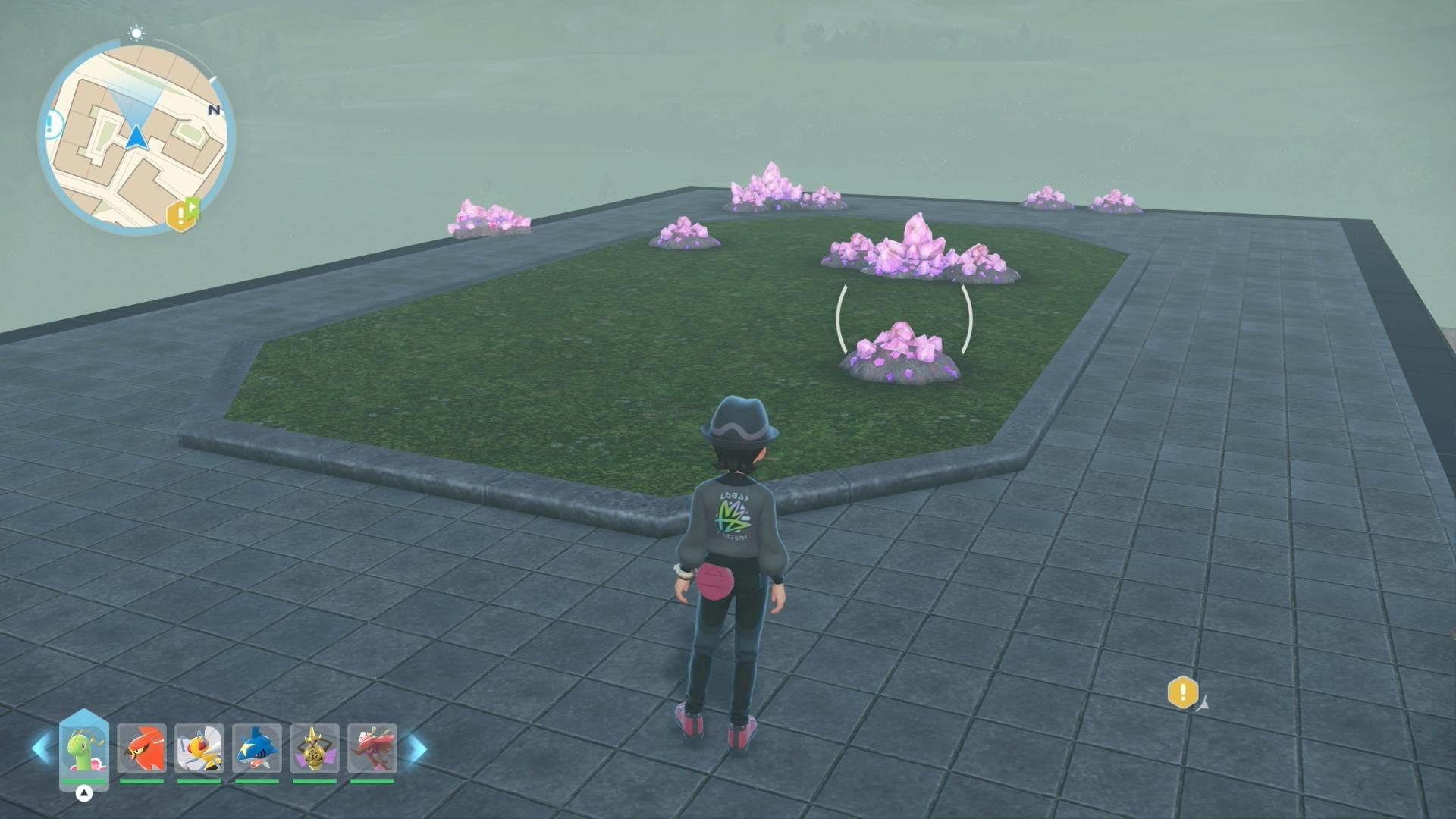
Task: Click the yellow hexagon objective marker near the screen's corner
Action: click(1182, 692)
